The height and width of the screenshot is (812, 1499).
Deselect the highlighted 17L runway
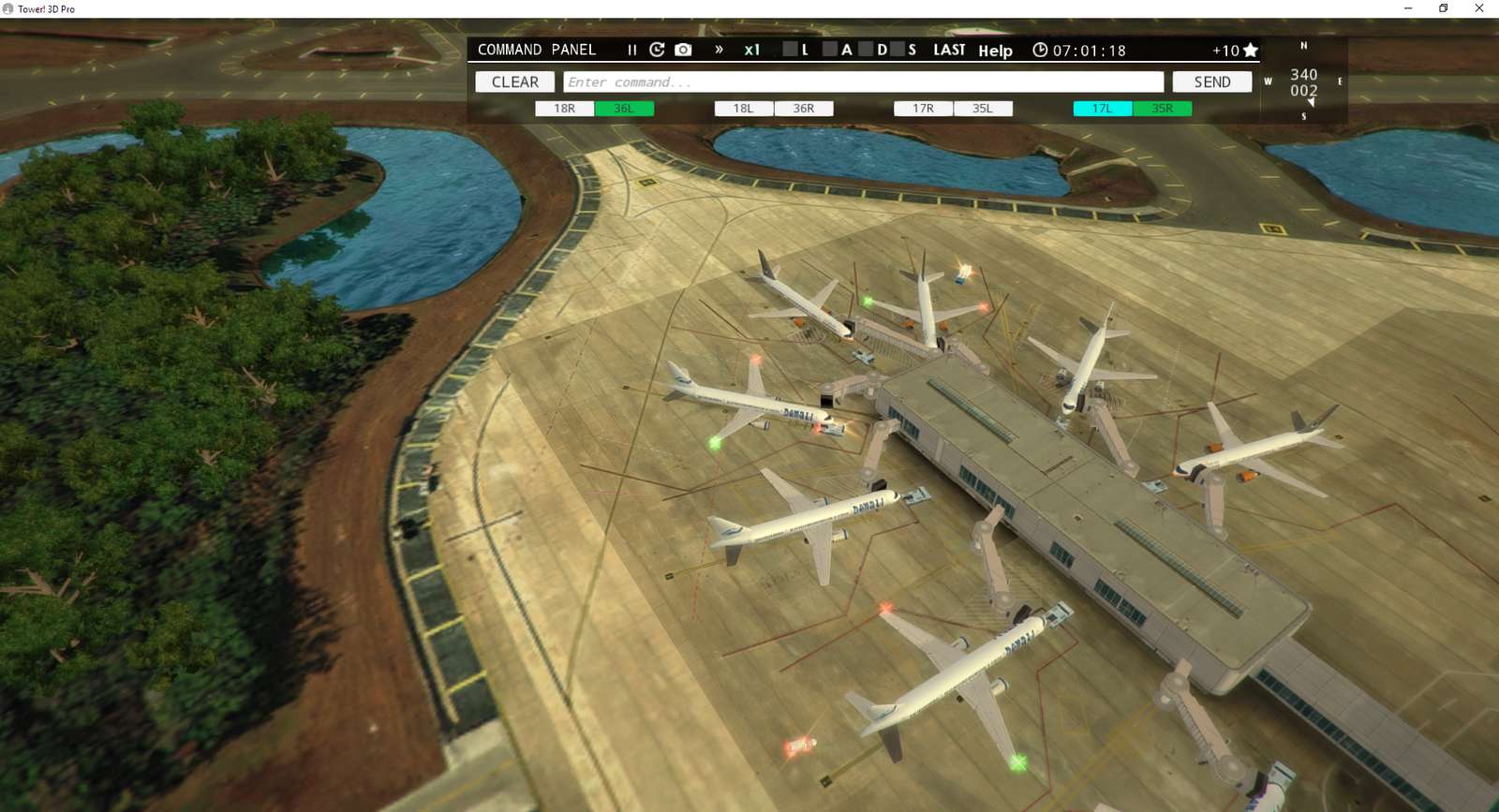(x=1102, y=108)
